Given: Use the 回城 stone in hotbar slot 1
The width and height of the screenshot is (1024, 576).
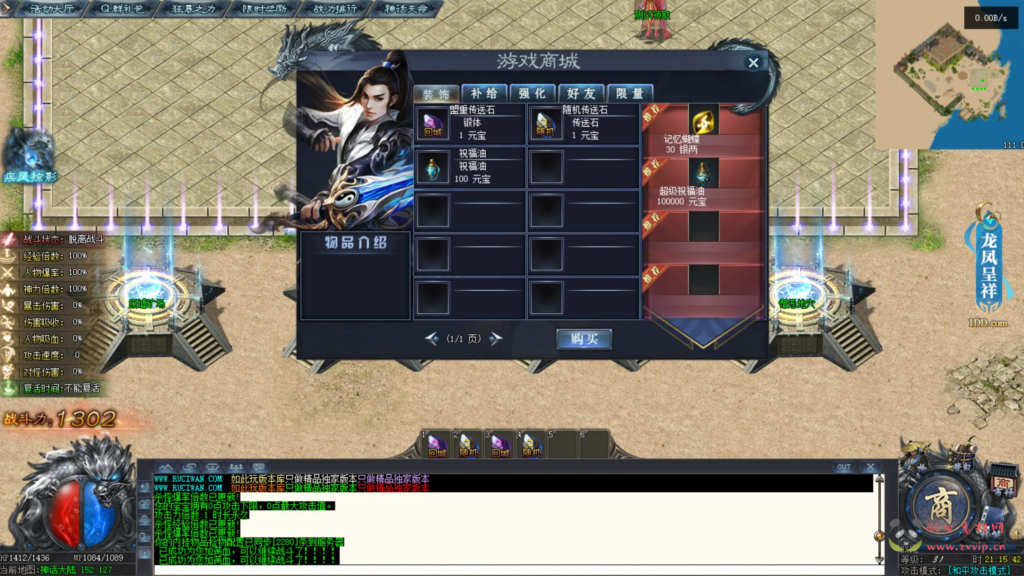Looking at the screenshot, I should [437, 444].
